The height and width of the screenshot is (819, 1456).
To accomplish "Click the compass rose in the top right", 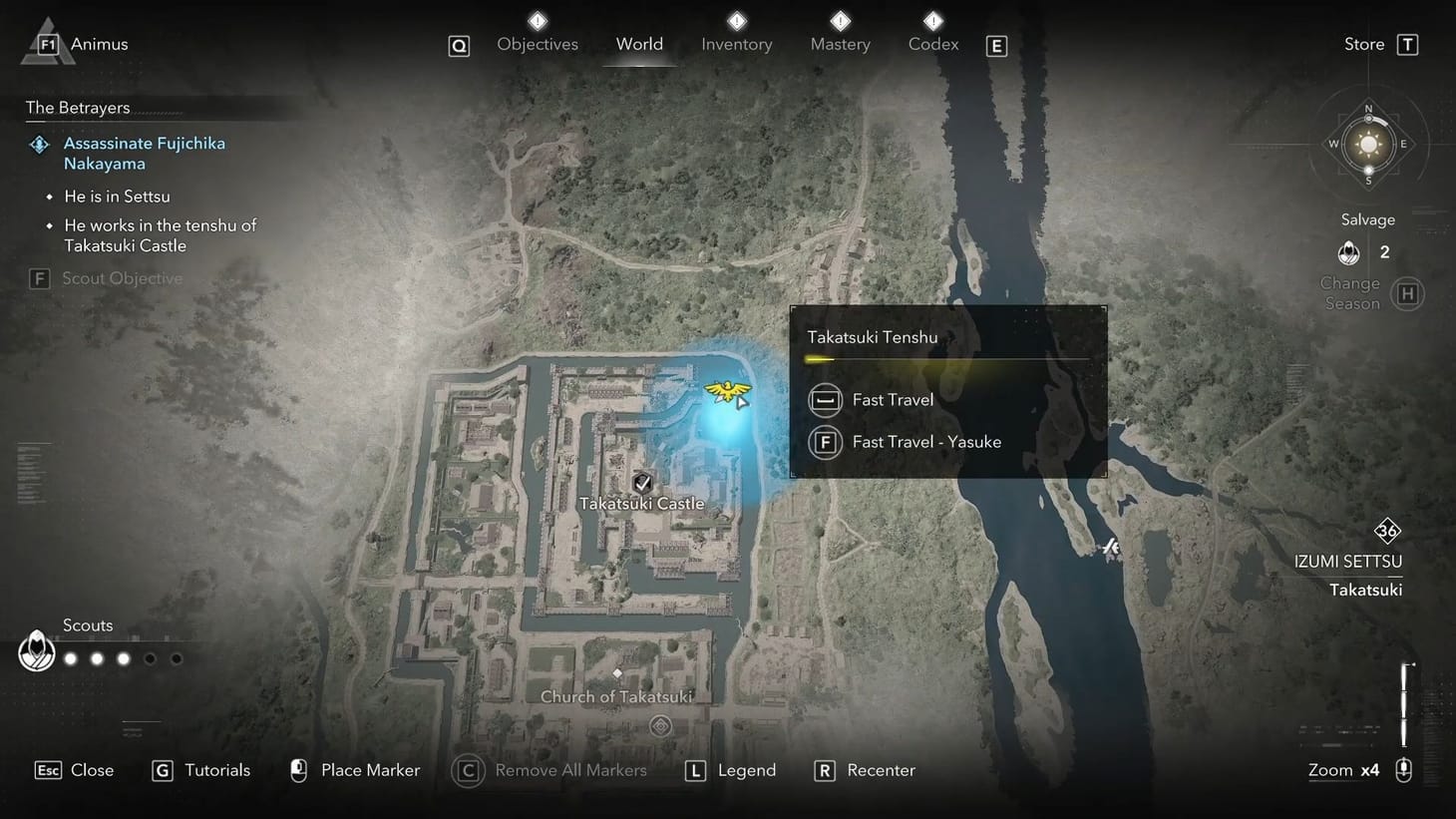I will tap(1368, 144).
